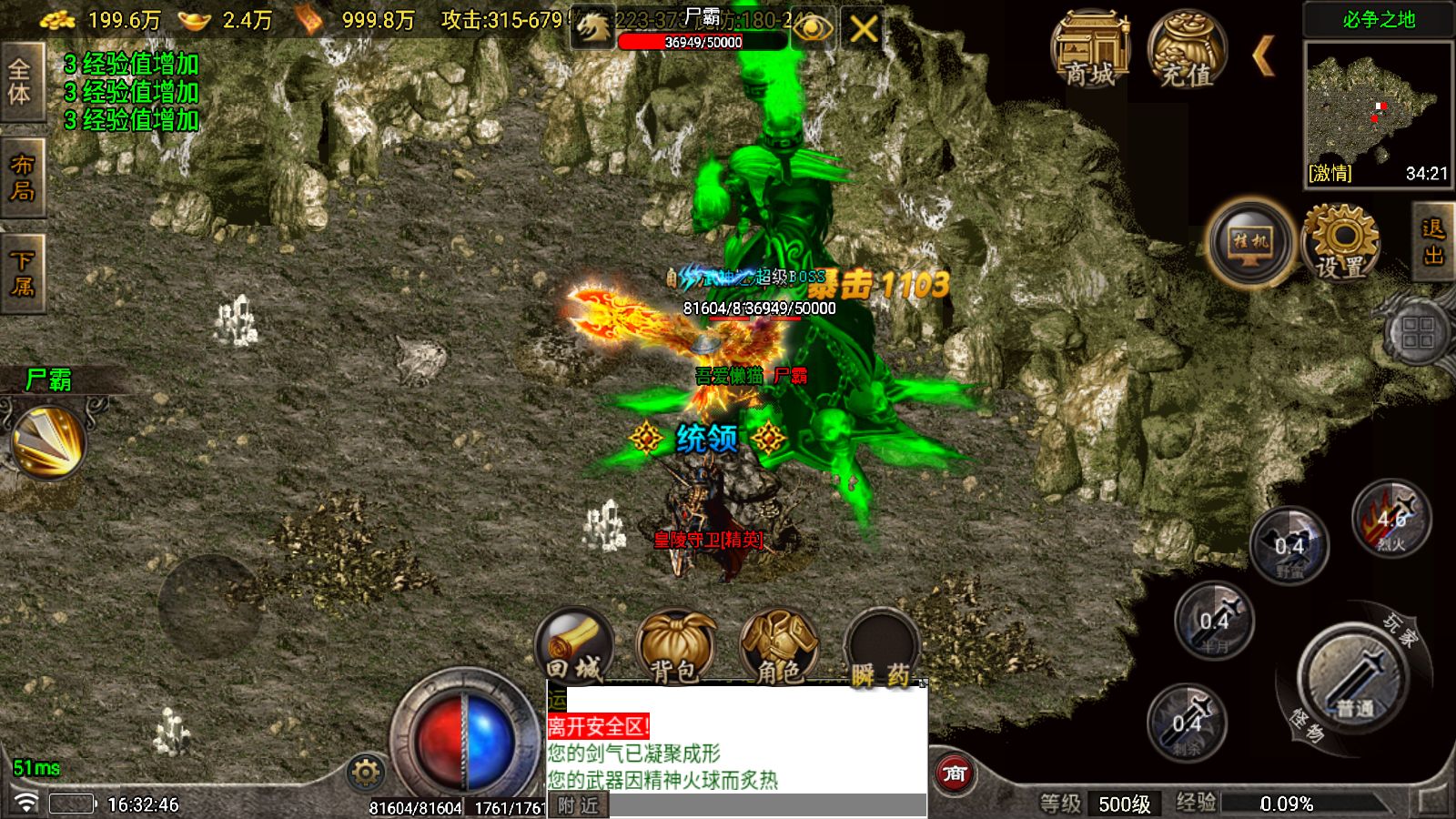Activate the 瞬药 instant potion slot

[880, 648]
